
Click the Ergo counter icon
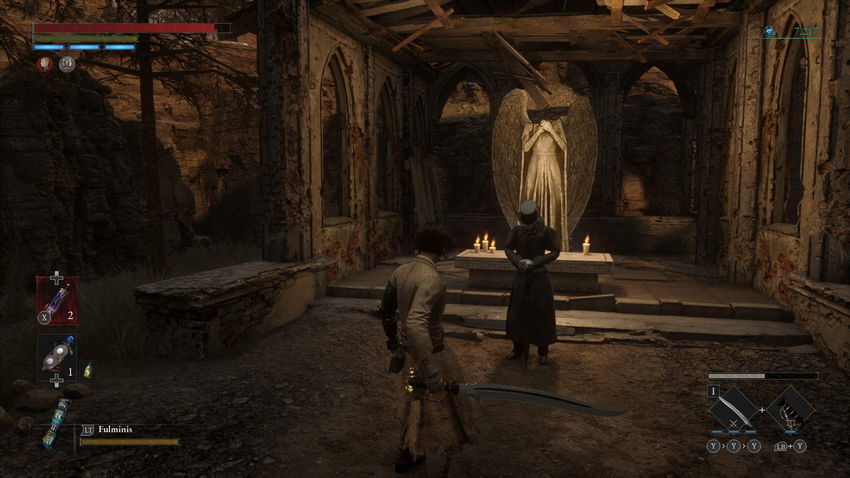[x=769, y=31]
